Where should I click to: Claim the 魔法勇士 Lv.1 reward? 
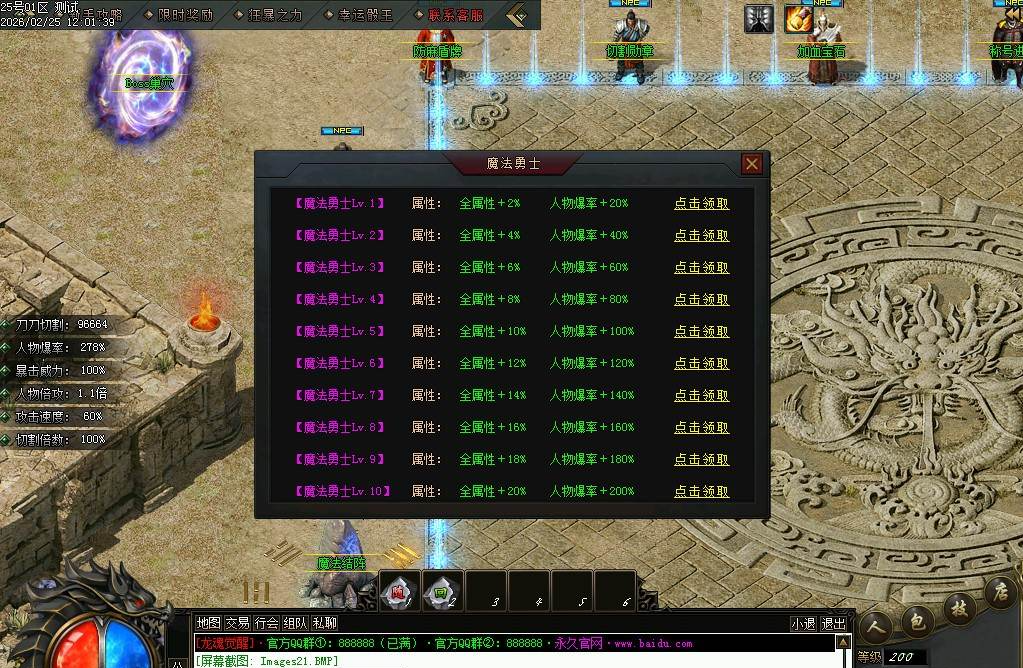pos(701,204)
